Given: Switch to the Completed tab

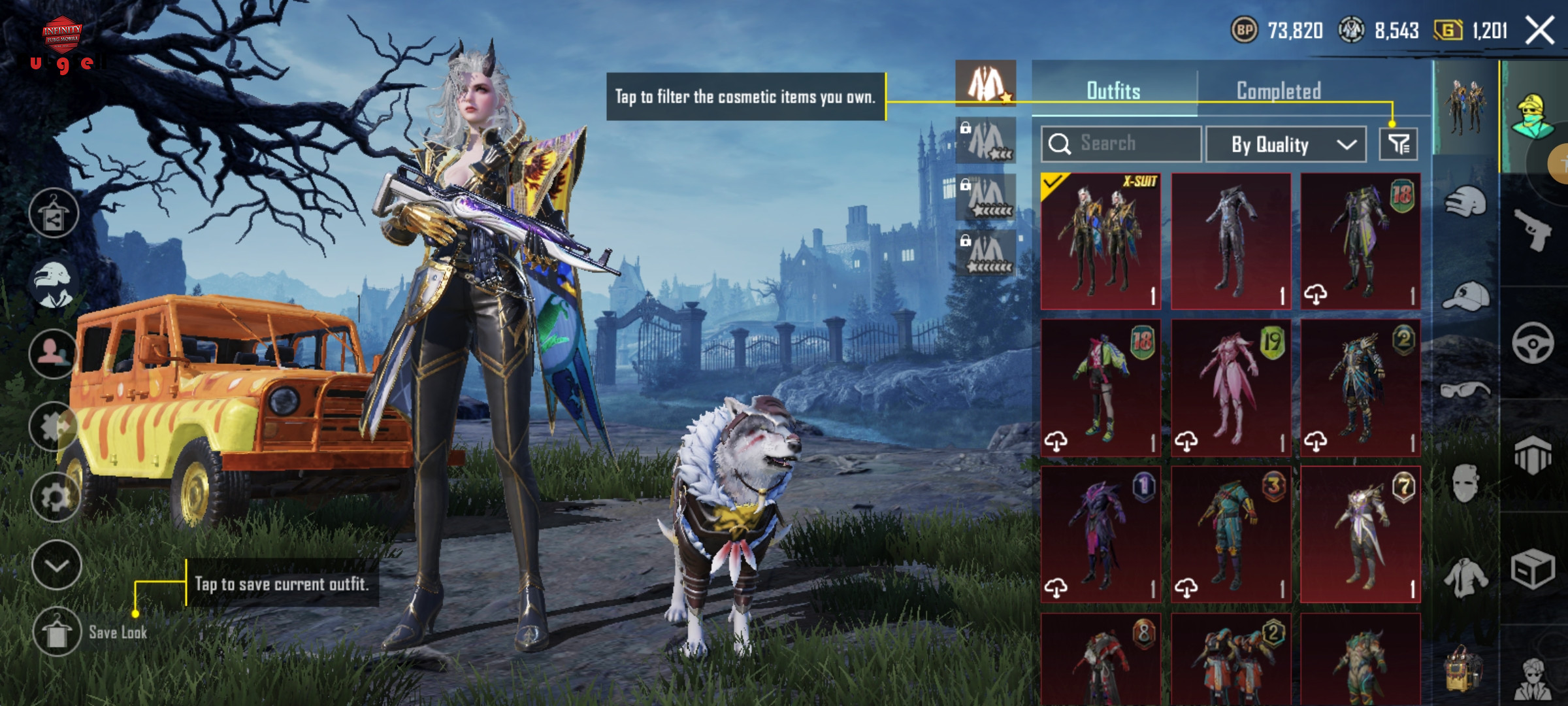Looking at the screenshot, I should tap(1279, 91).
